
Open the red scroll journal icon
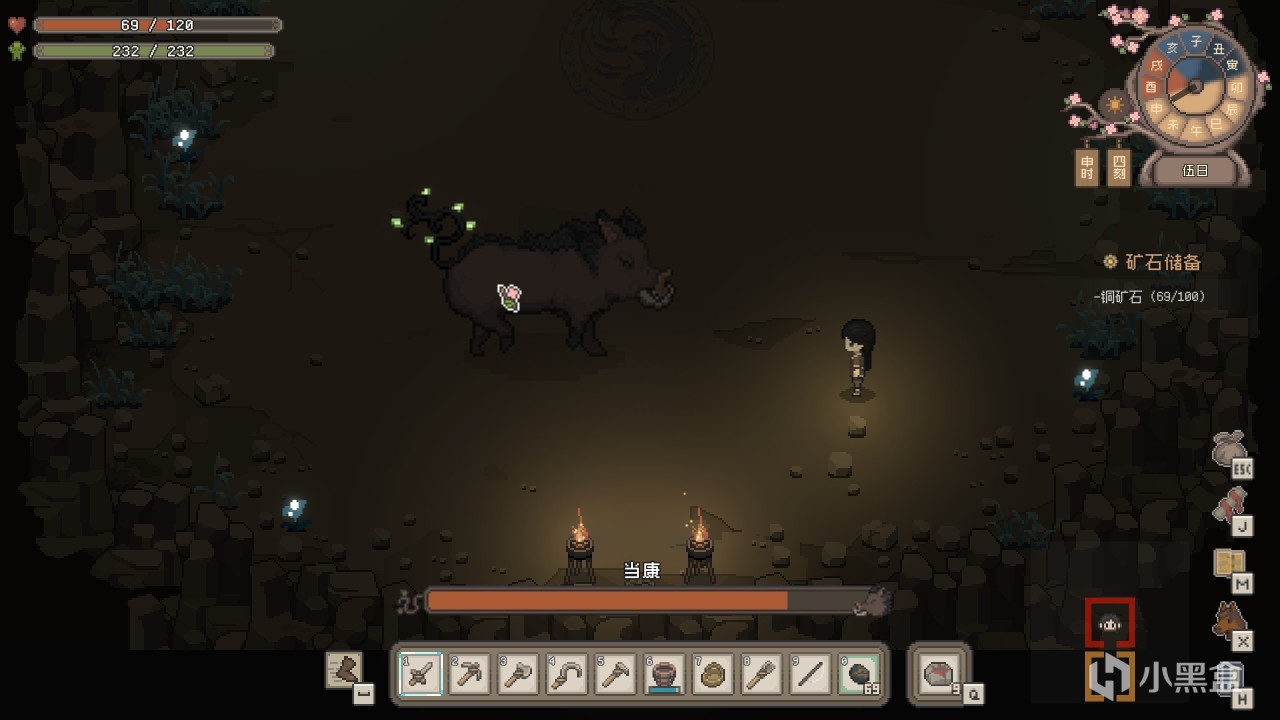click(1229, 507)
